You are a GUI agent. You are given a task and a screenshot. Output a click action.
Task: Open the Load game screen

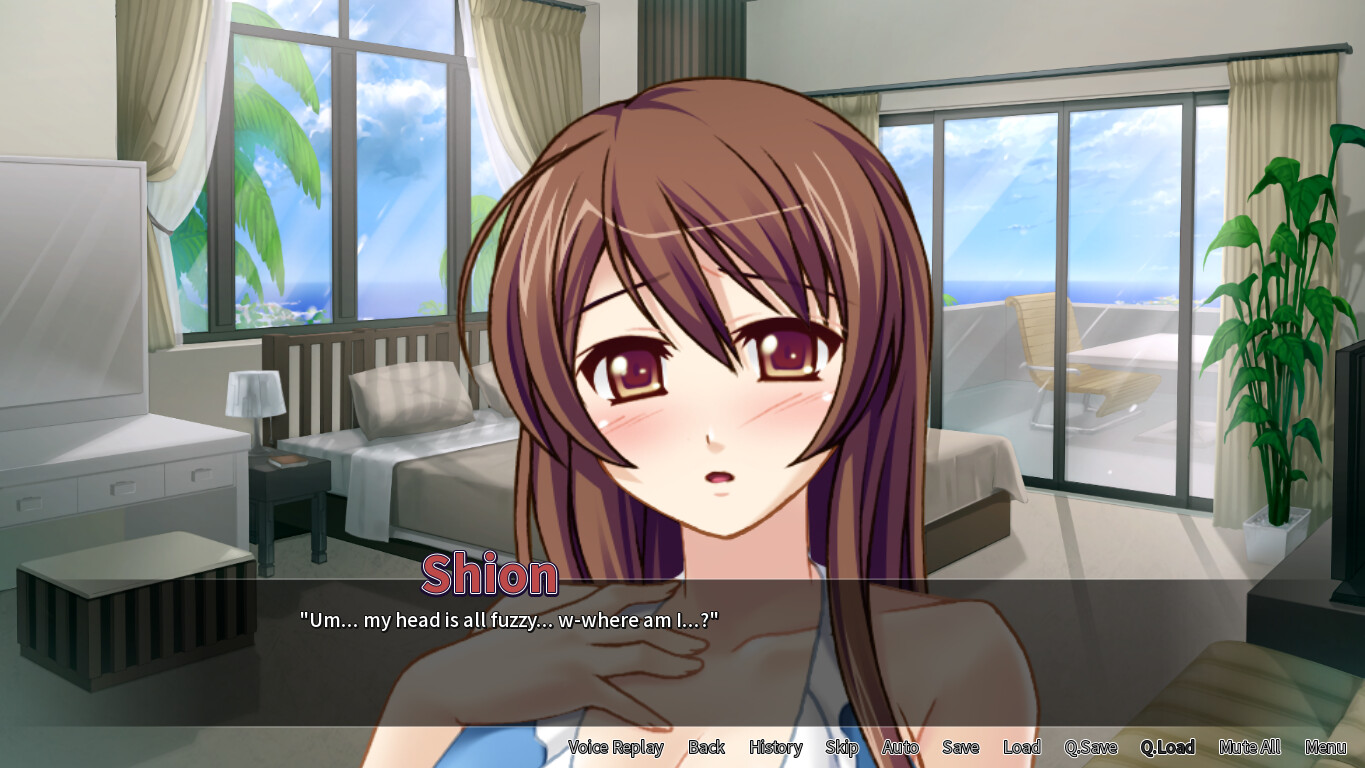(1022, 747)
